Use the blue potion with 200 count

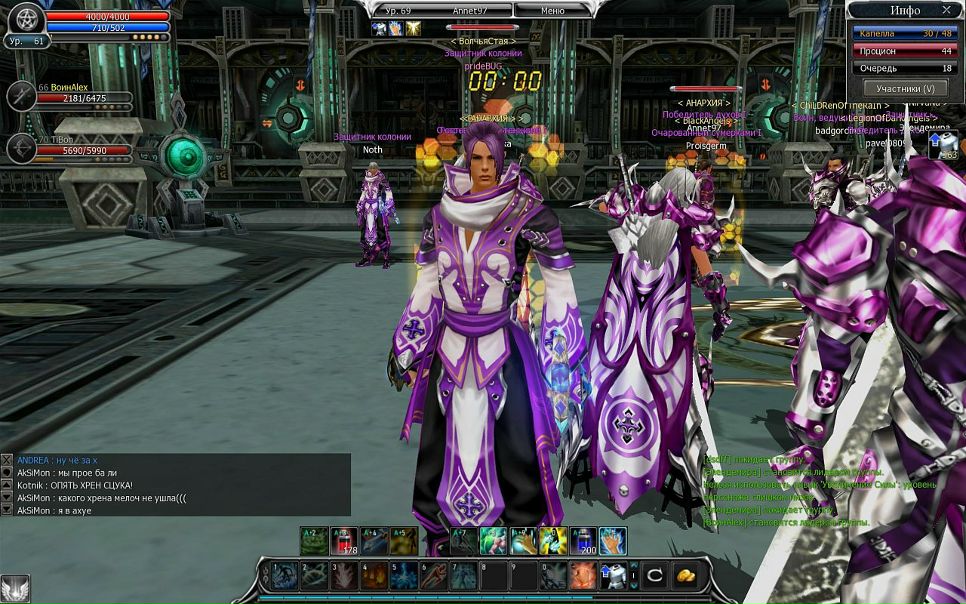(583, 541)
